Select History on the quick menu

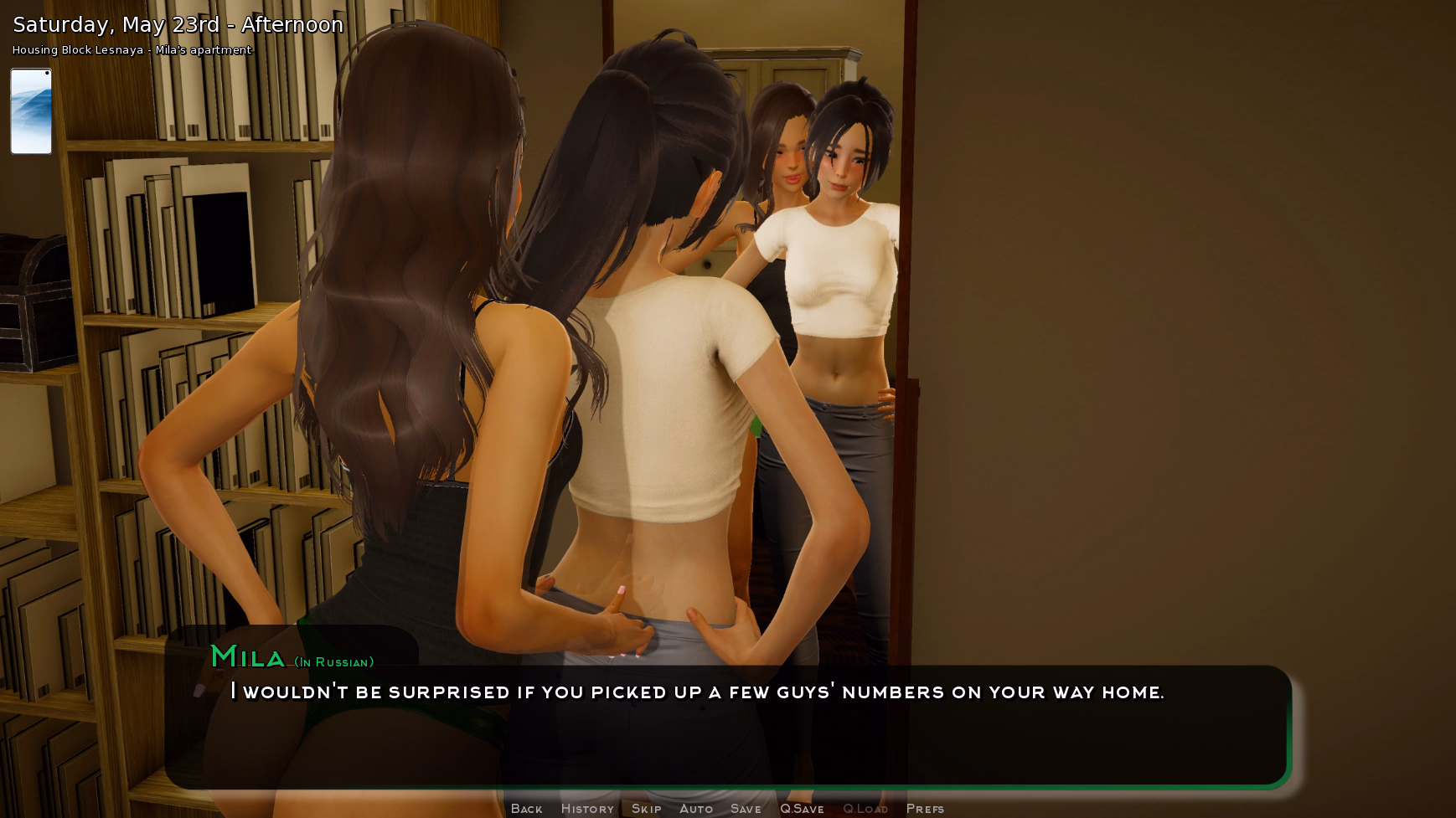587,808
